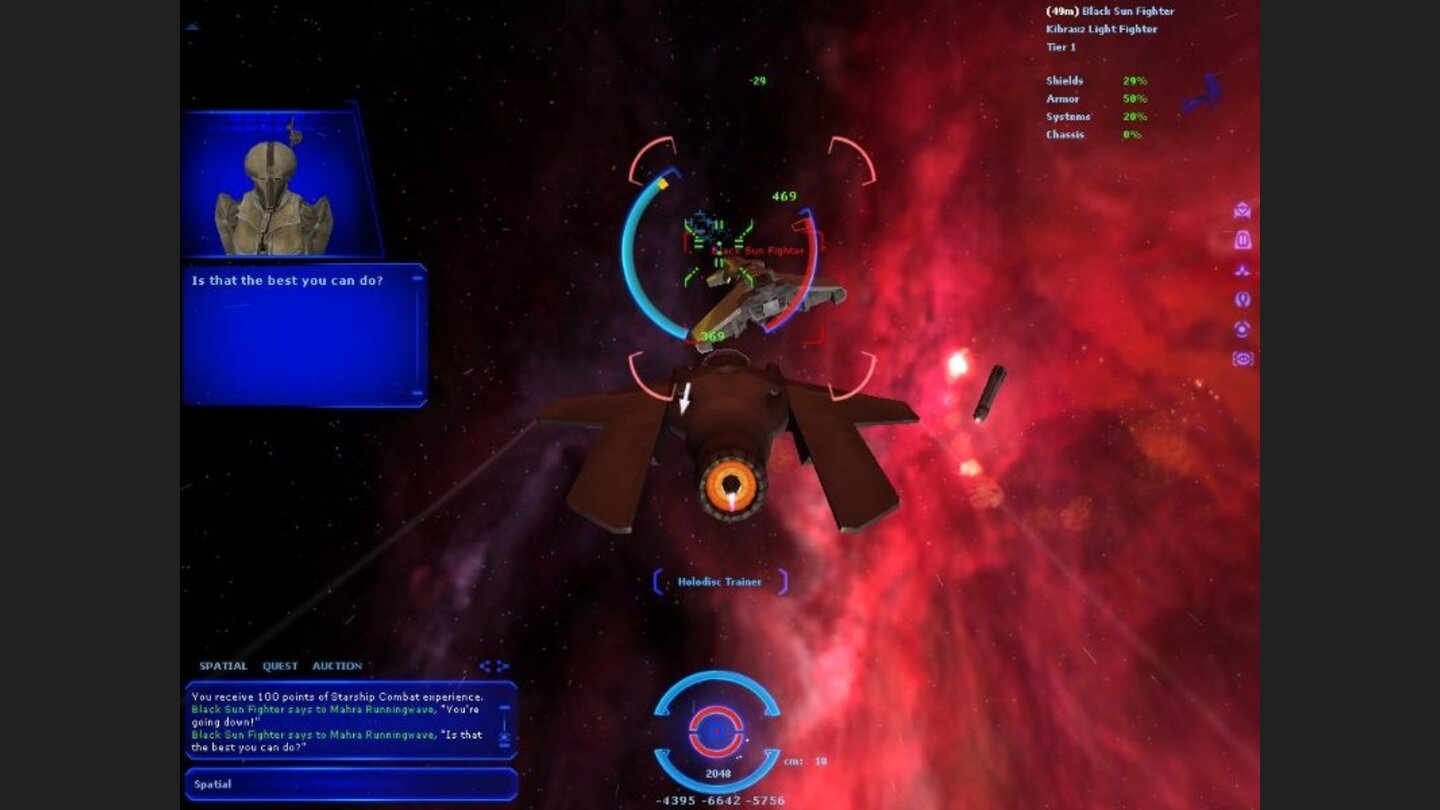Toggle the right chevron arrow beside the chat tabs
The height and width of the screenshot is (810, 1440).
[502, 666]
